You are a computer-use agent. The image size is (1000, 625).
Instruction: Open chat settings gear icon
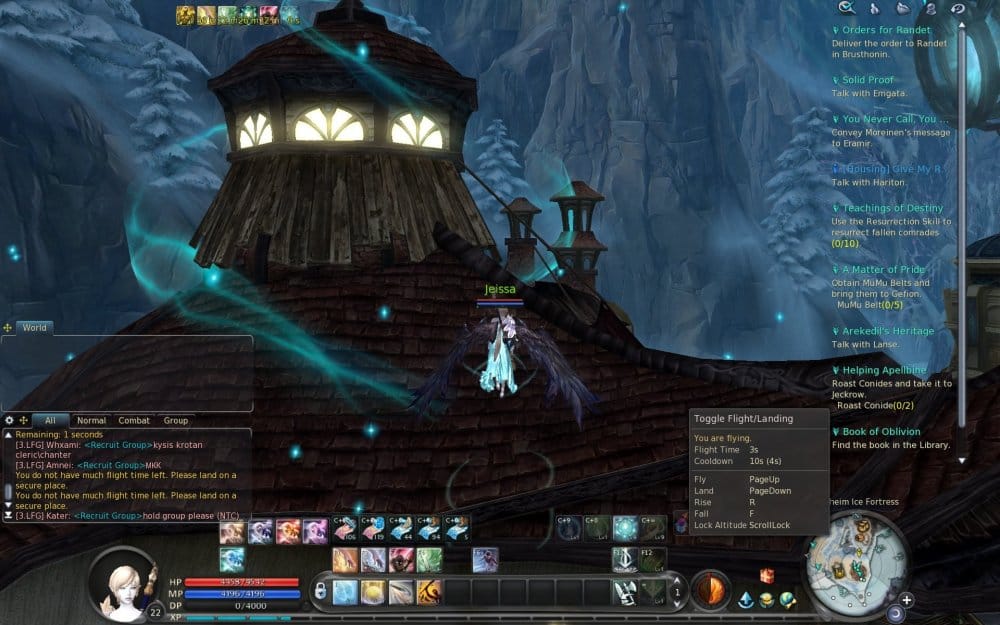pos(9,421)
